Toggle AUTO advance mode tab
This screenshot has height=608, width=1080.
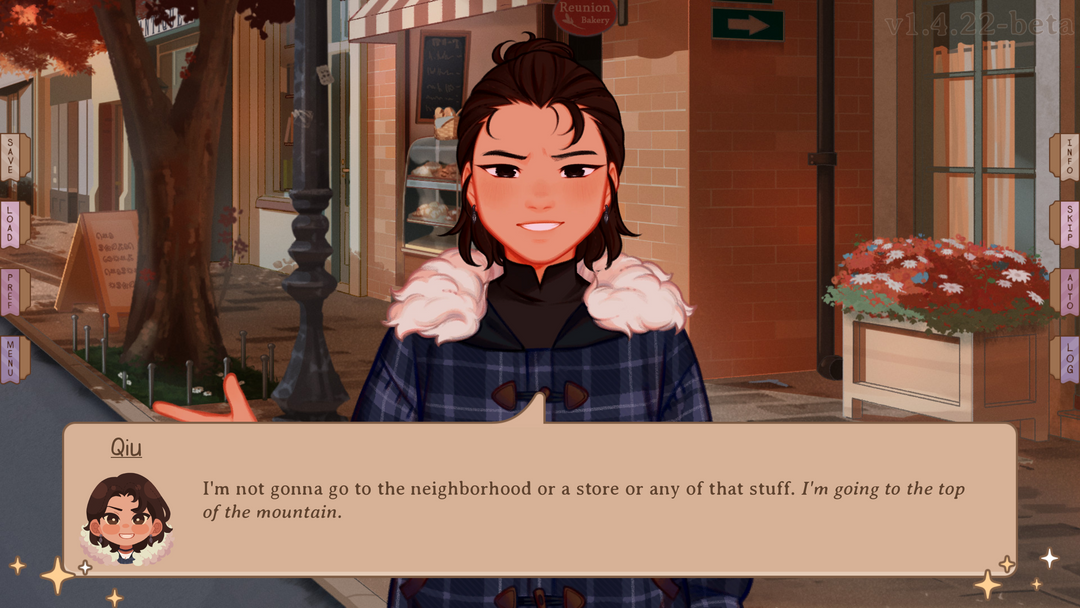(1067, 291)
